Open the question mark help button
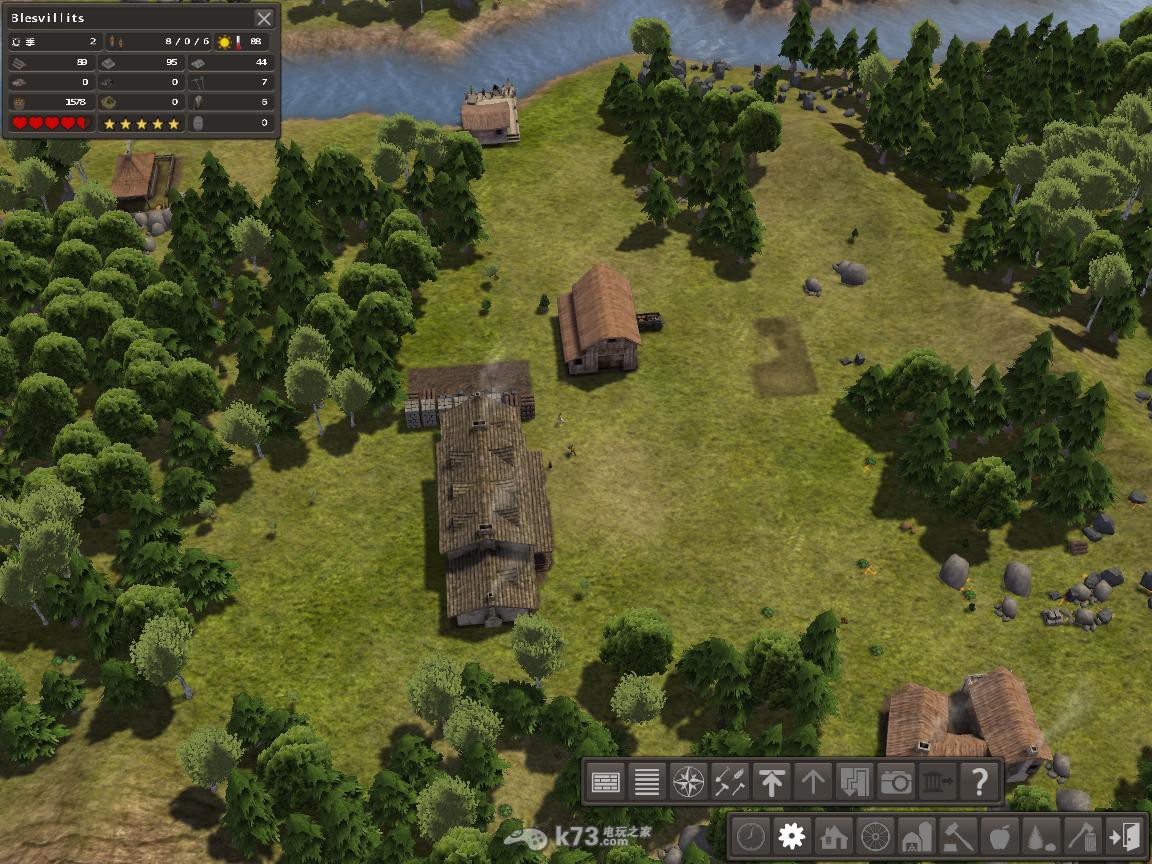The height and width of the screenshot is (864, 1152). point(979,782)
